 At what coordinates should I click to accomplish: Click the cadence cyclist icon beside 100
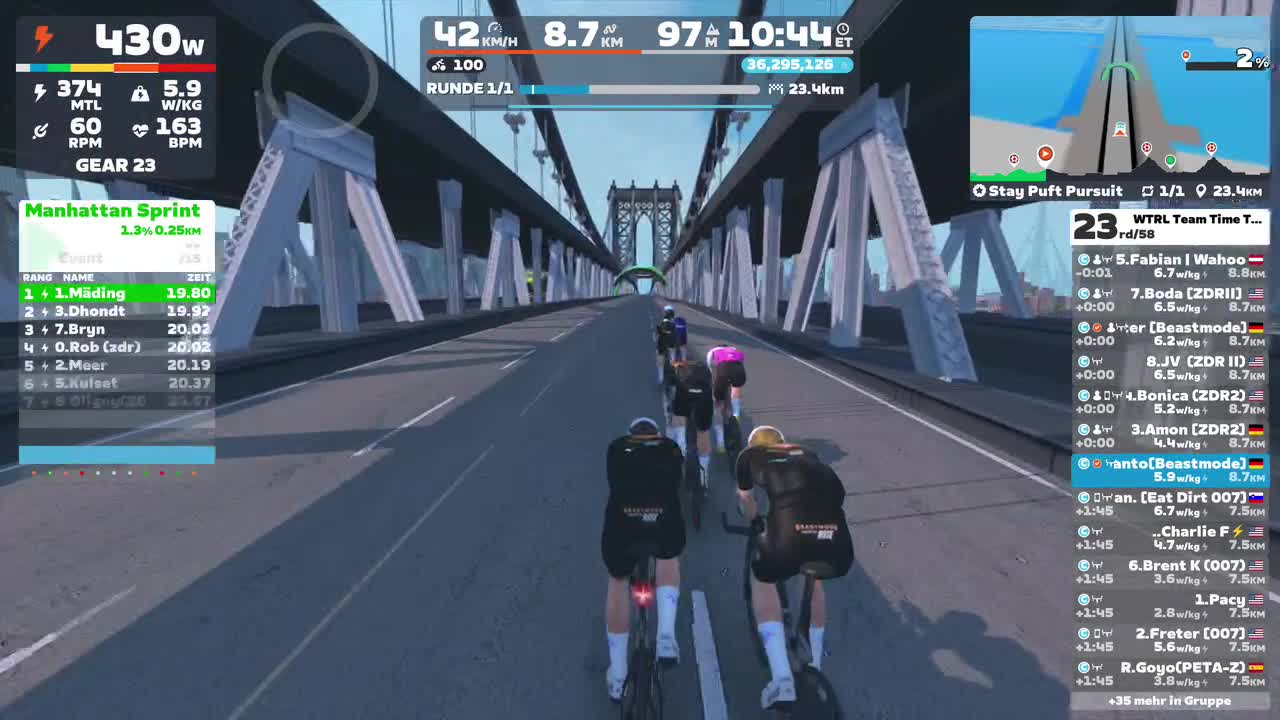click(x=437, y=64)
